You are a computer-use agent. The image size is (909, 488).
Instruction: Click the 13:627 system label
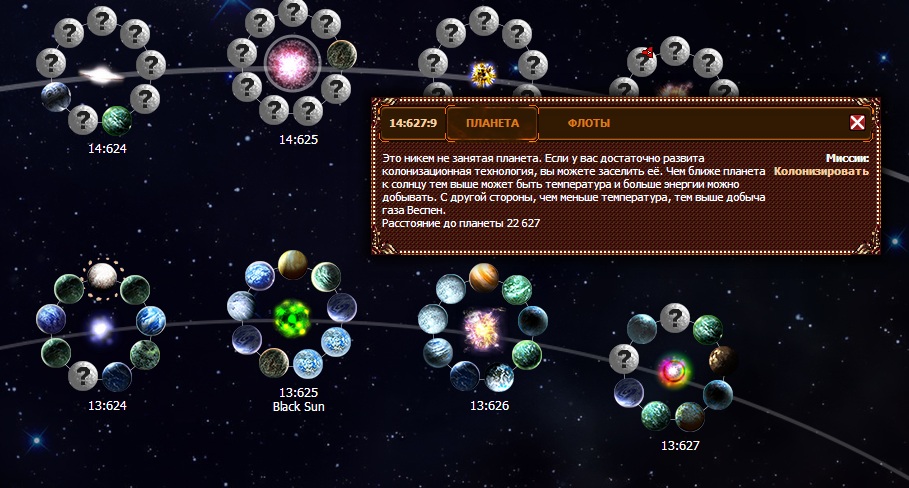click(681, 445)
